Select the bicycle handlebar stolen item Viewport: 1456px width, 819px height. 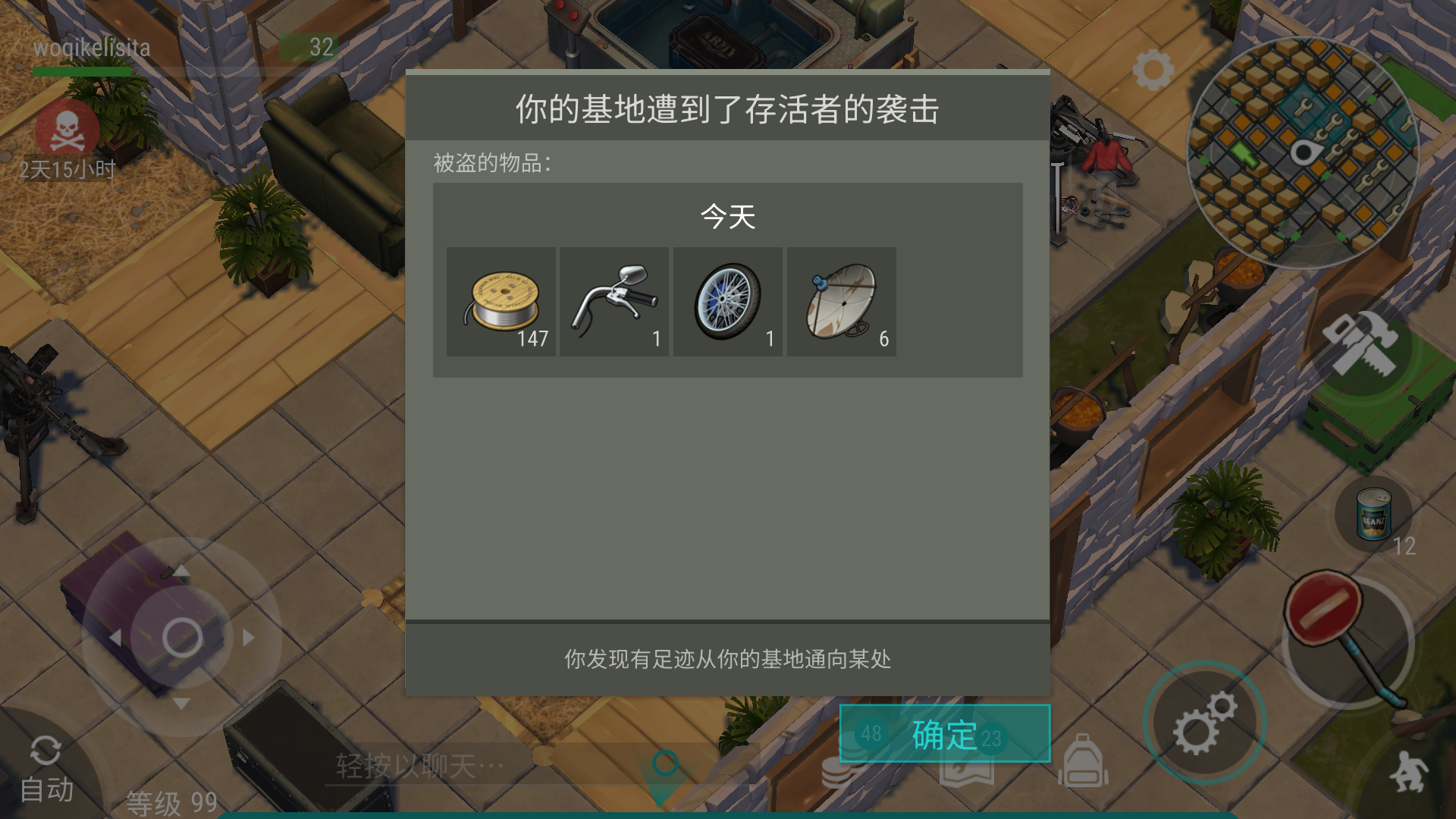614,301
